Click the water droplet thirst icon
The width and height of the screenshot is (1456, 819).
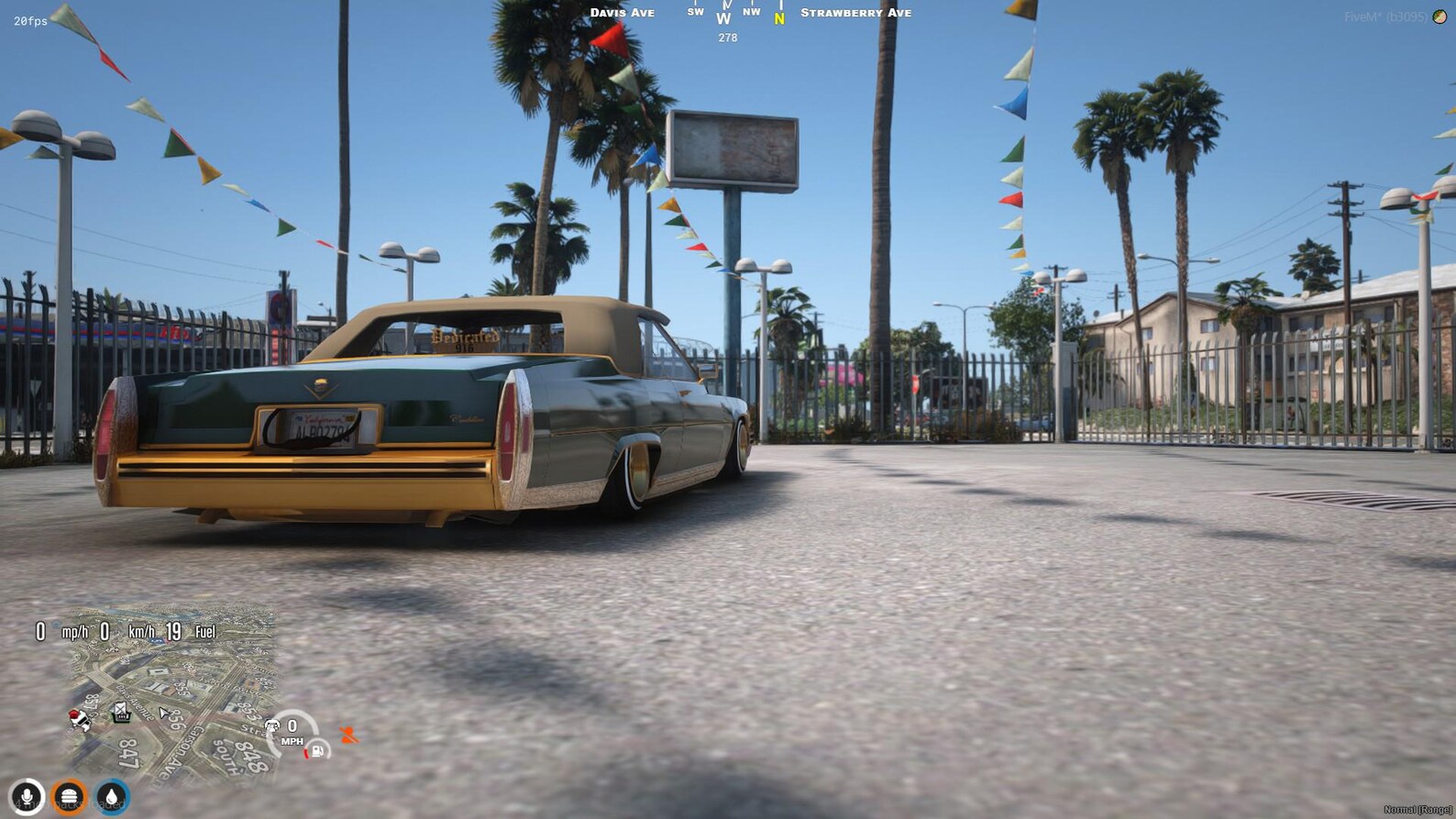tap(111, 796)
